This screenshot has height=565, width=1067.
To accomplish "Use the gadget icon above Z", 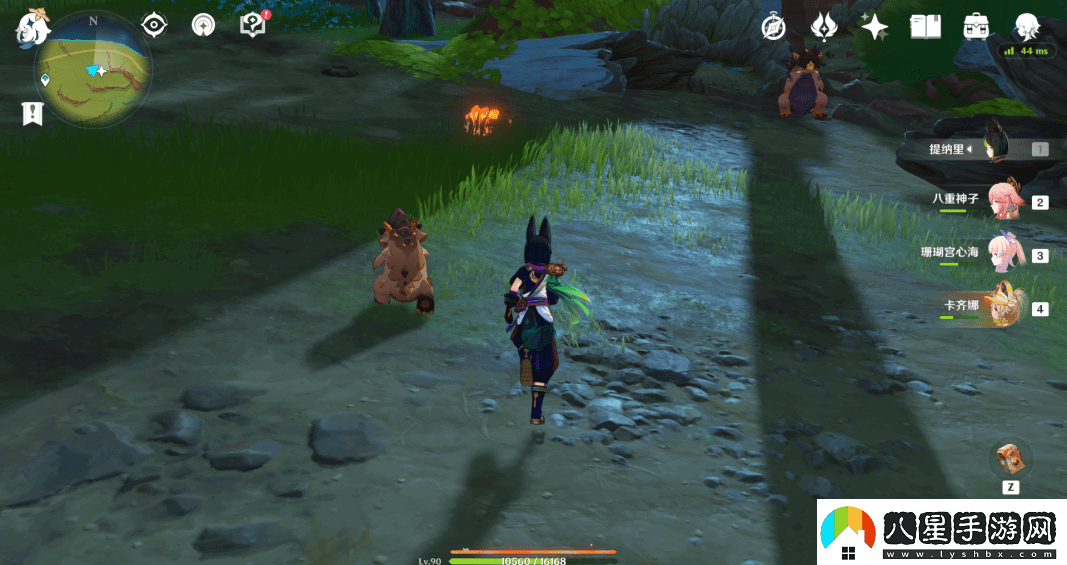I will point(1009,460).
